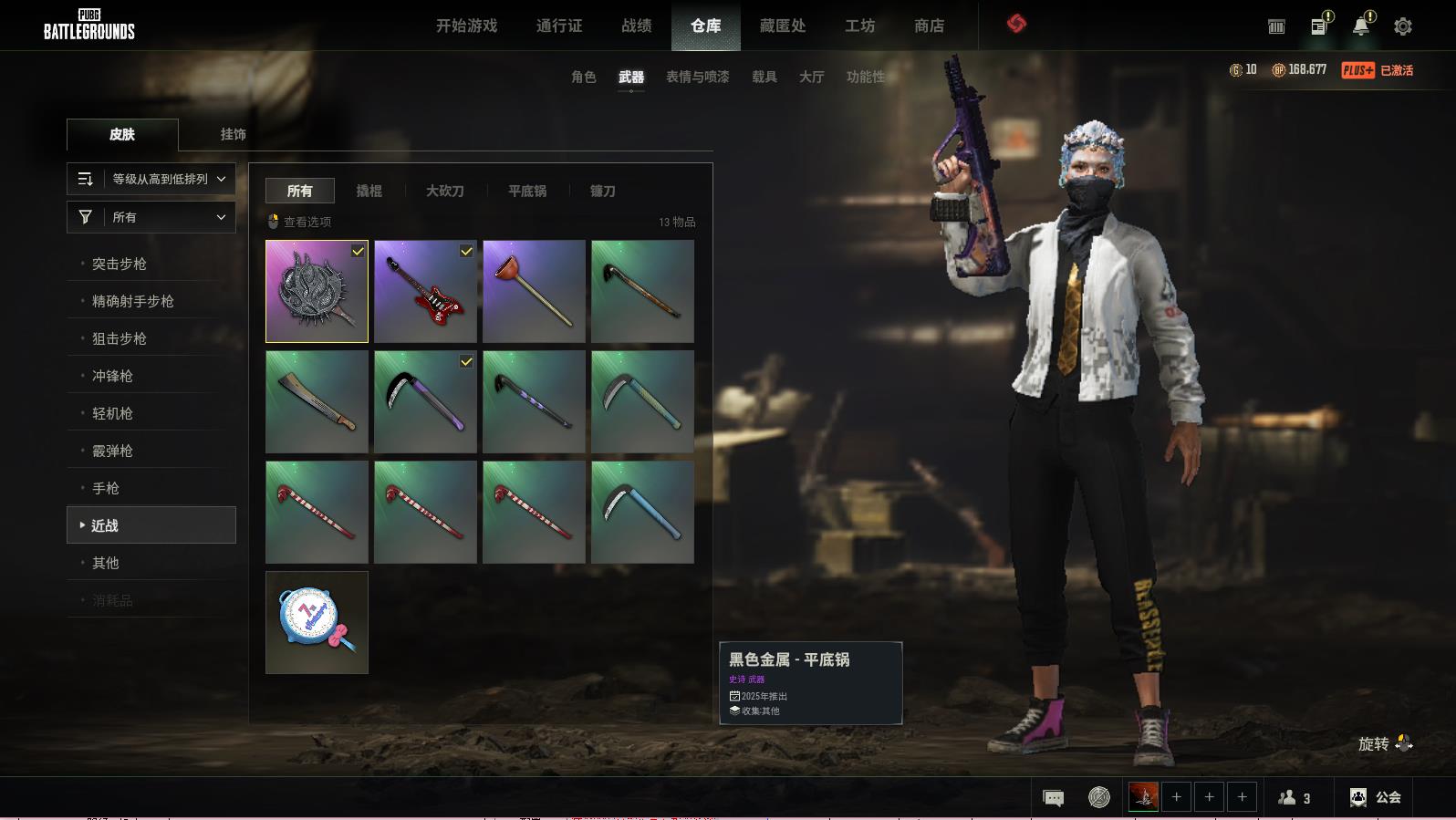Select the 角色 character sub-tab
Screen dimensions: 1456x820
pyautogui.click(x=583, y=77)
